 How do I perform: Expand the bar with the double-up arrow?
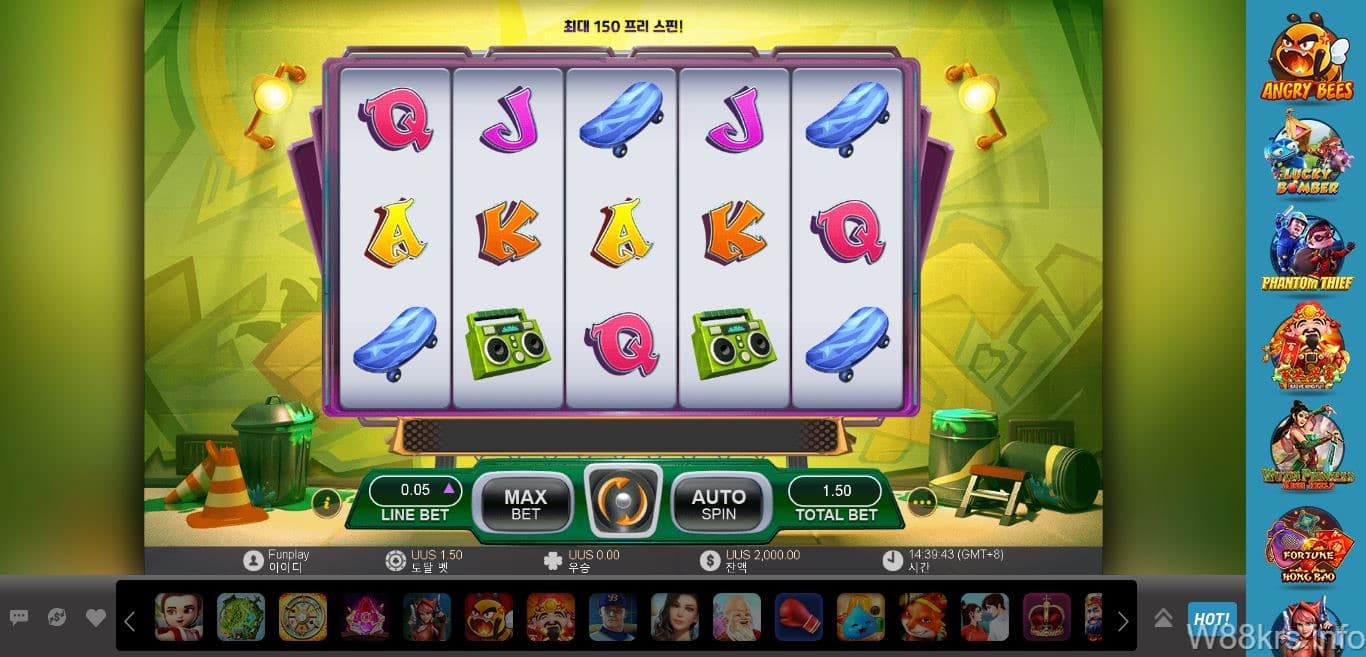(x=1163, y=618)
